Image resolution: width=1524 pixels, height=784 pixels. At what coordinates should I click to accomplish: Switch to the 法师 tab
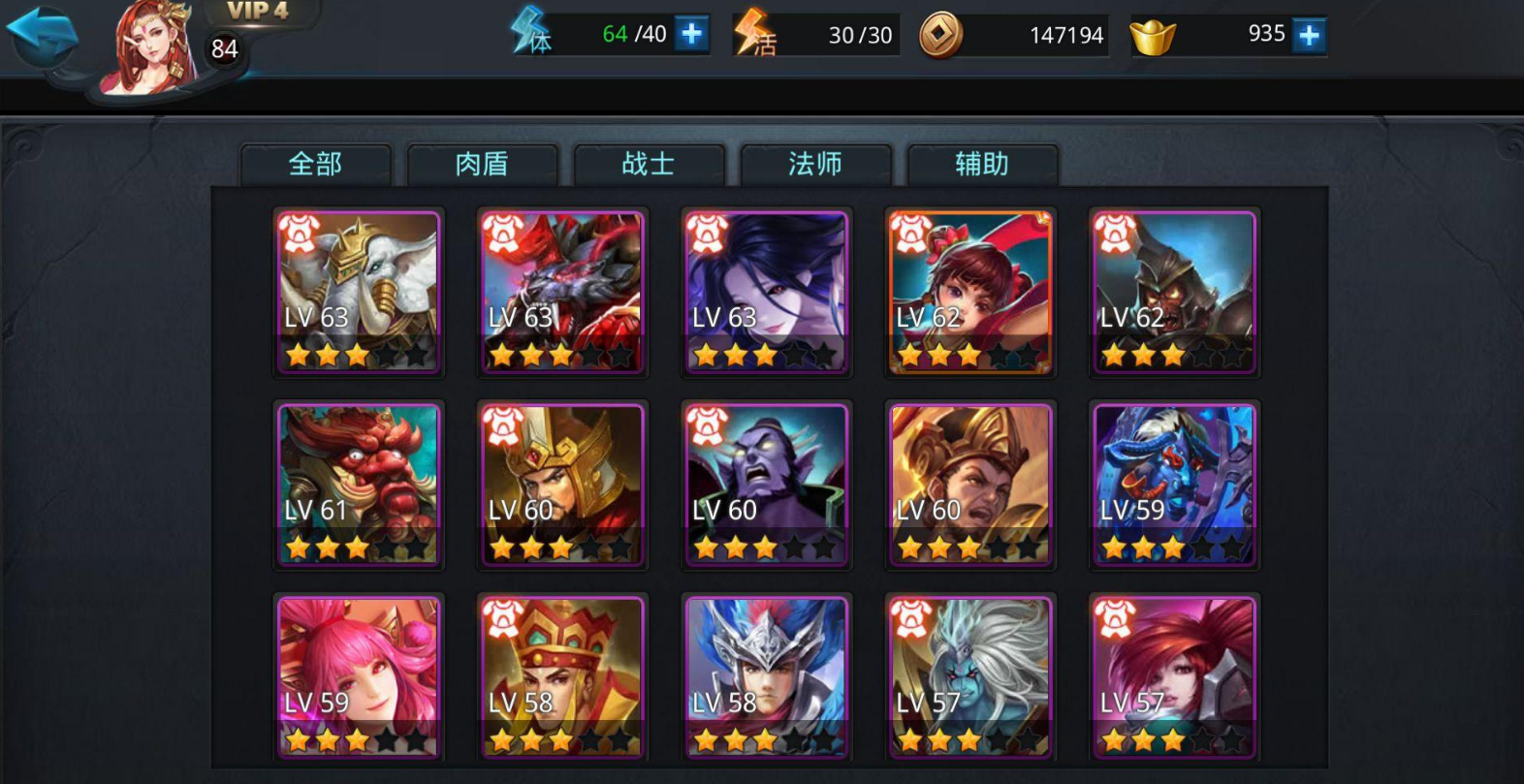[x=815, y=164]
